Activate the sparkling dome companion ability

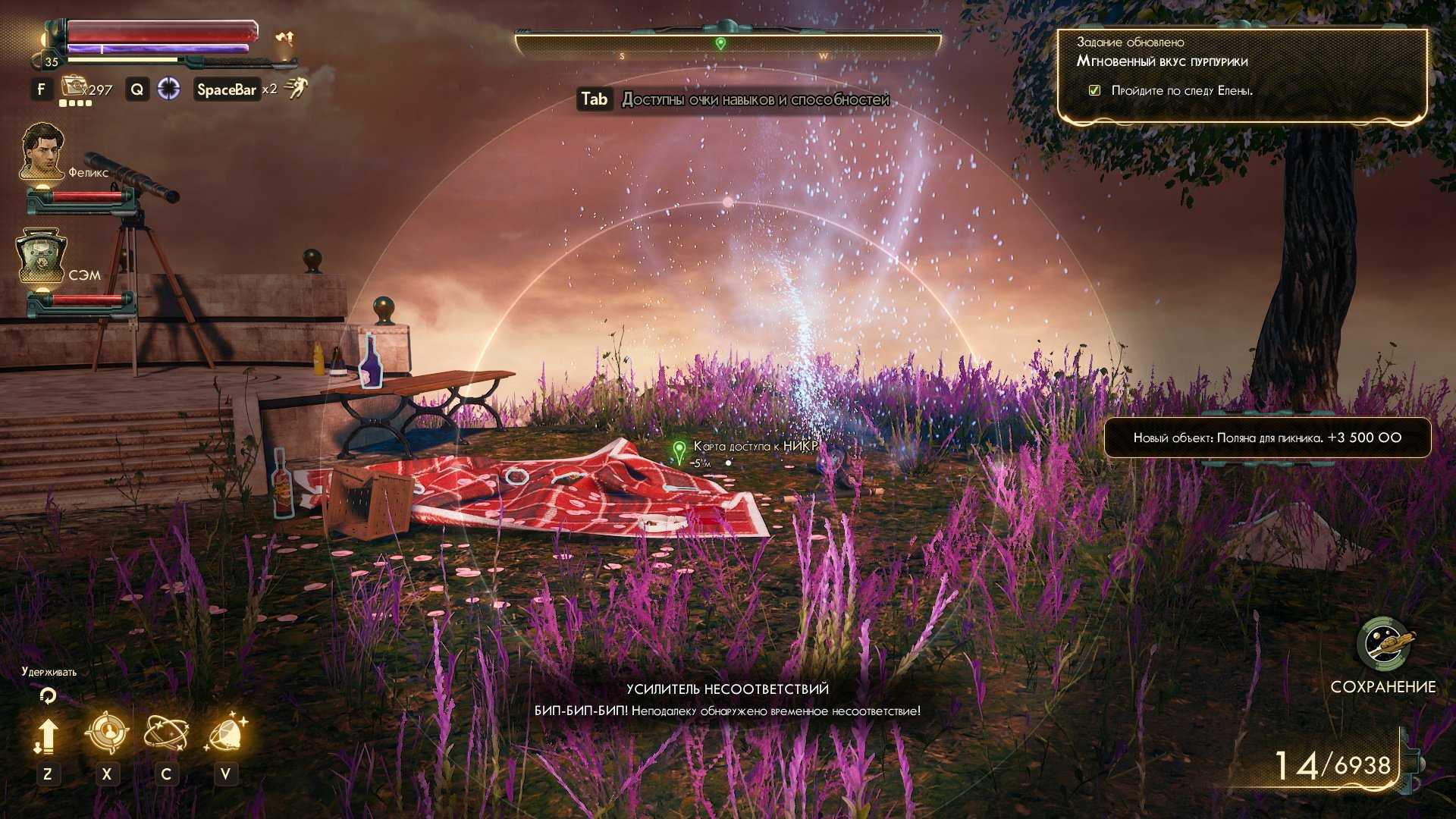[225, 733]
